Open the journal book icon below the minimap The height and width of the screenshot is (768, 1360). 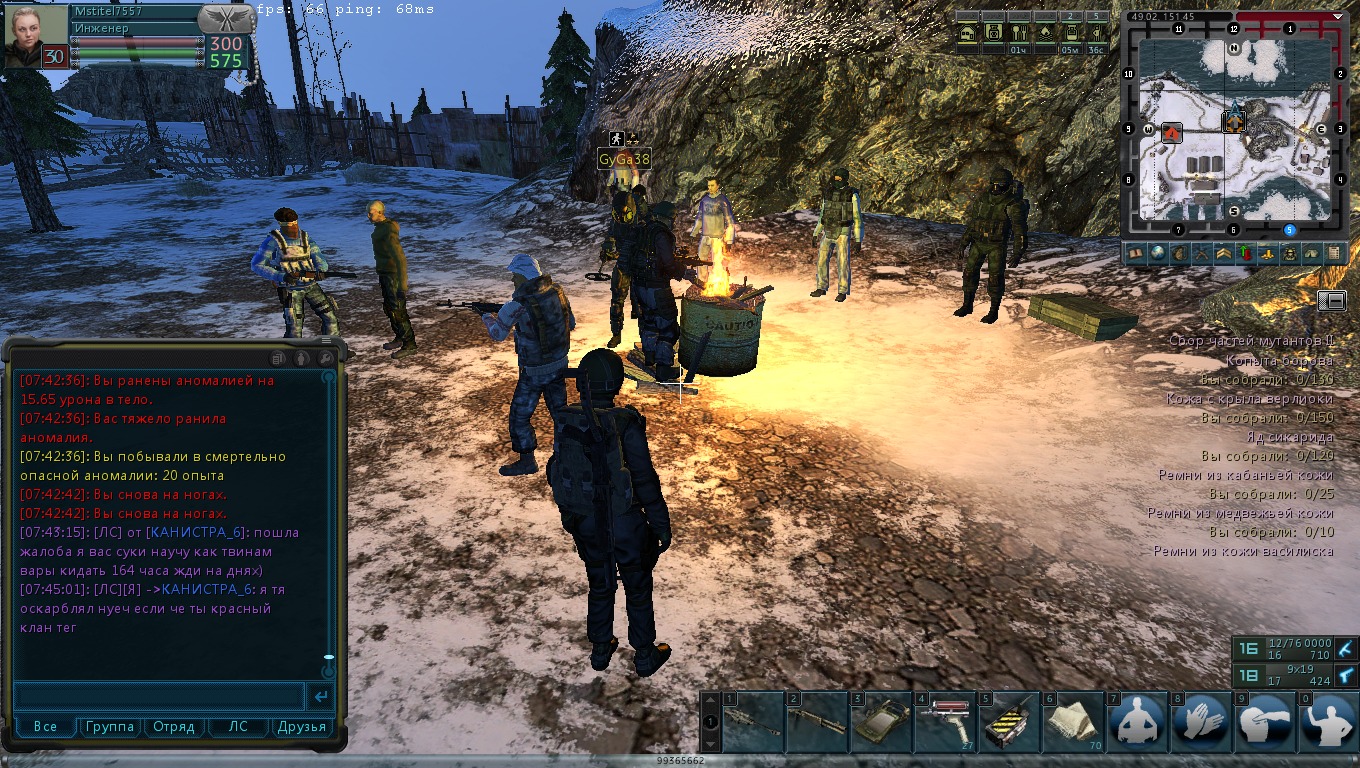1136,254
